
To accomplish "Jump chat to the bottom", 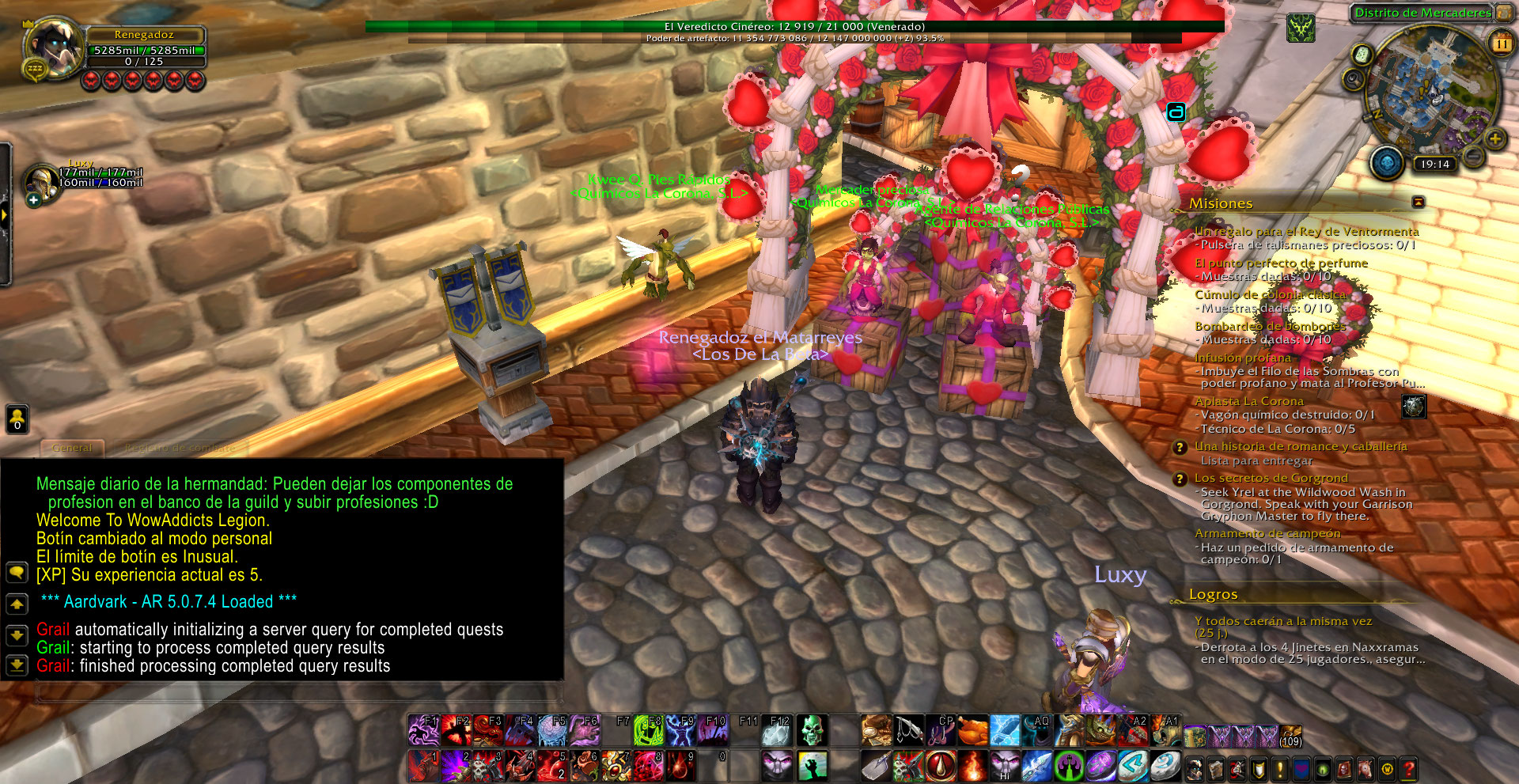I will click(17, 665).
